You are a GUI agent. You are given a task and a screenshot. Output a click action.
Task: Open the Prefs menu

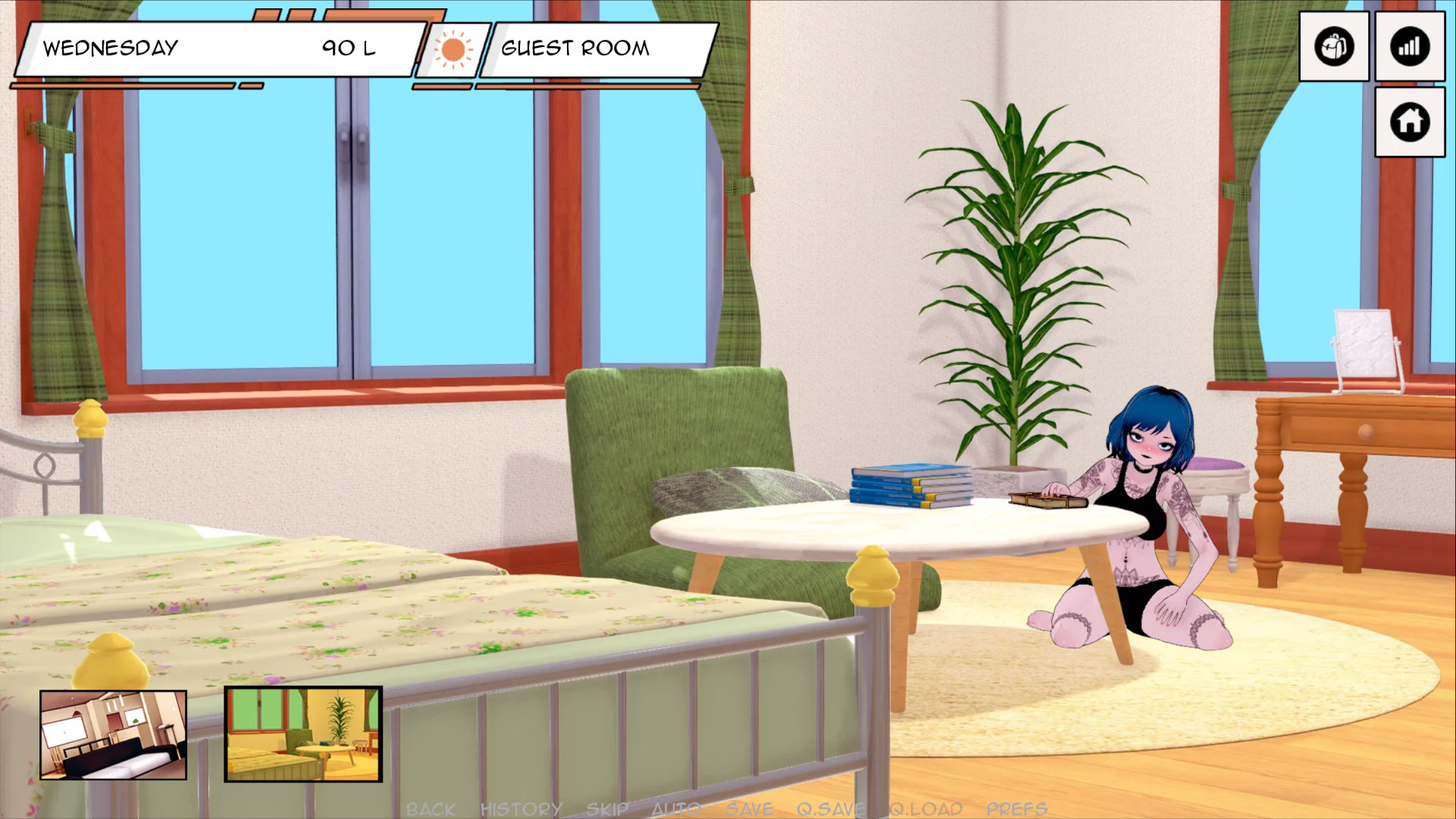1016,809
